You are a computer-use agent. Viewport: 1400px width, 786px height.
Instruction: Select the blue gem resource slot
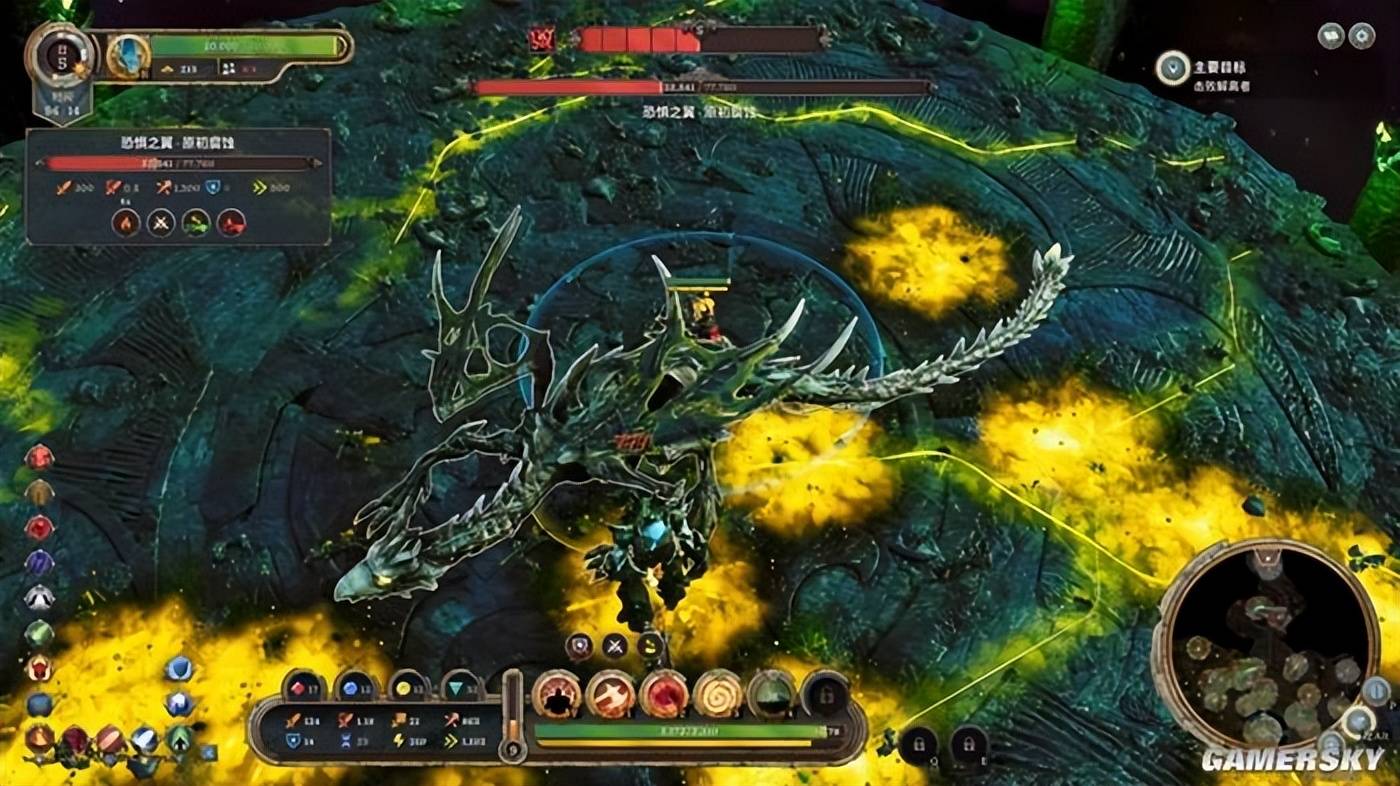[355, 687]
